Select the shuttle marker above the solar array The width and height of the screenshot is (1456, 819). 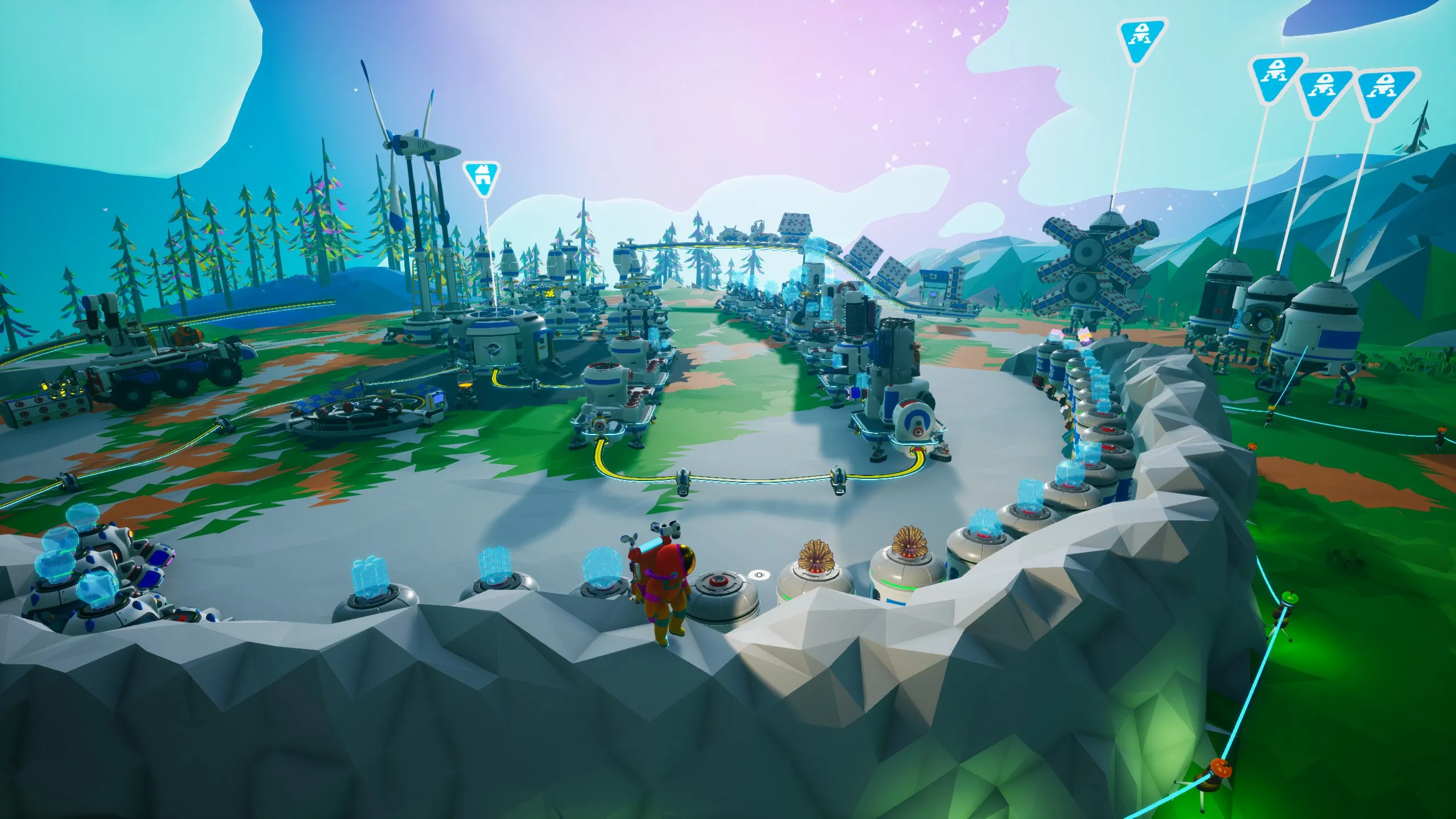pos(1141,40)
